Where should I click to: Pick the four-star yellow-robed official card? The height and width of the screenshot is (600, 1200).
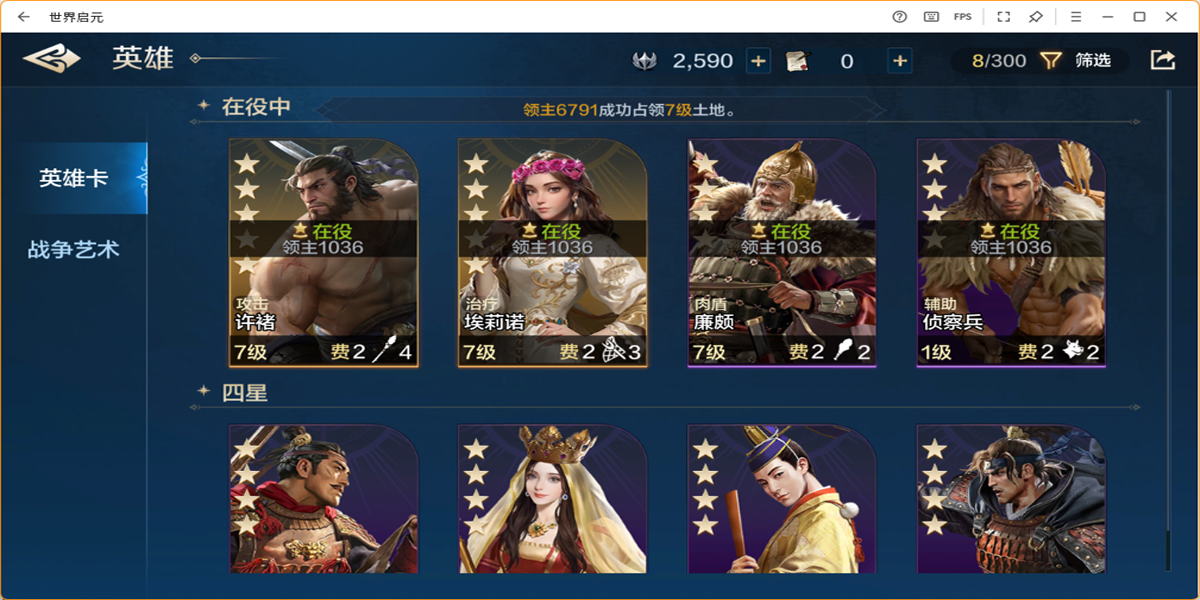pos(782,498)
